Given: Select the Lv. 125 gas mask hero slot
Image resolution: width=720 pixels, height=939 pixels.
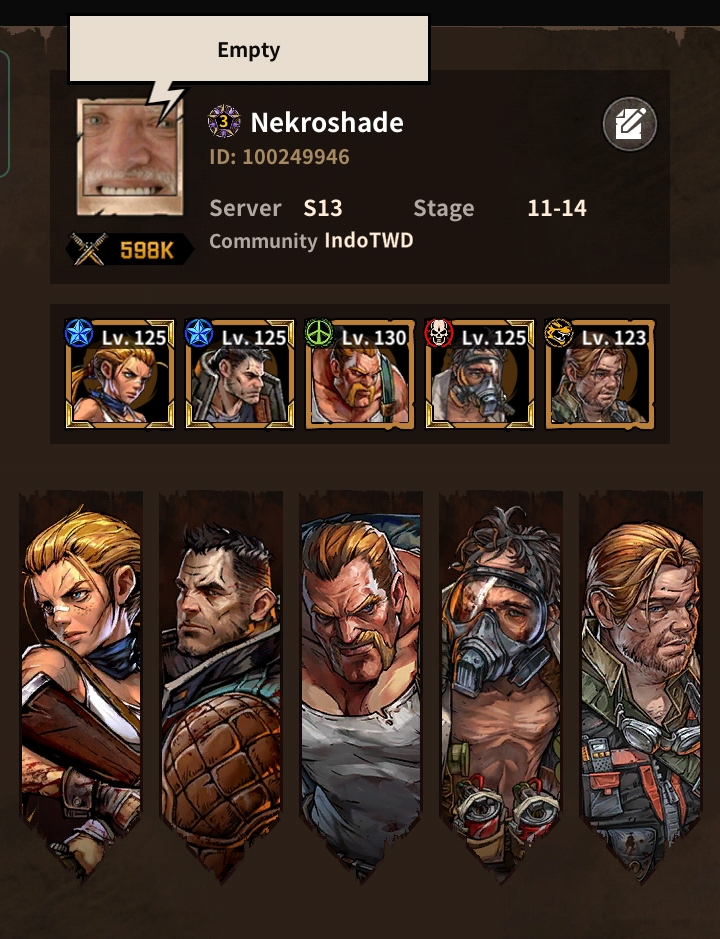Looking at the screenshot, I should 480,375.
